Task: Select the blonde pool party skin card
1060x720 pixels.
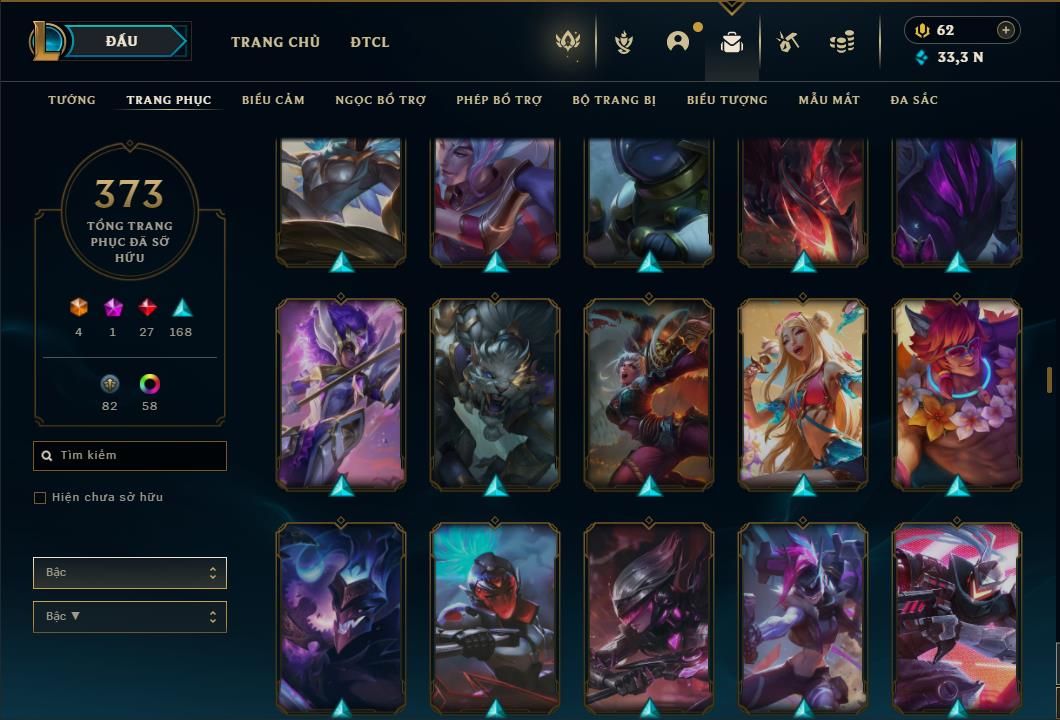Action: [x=803, y=393]
